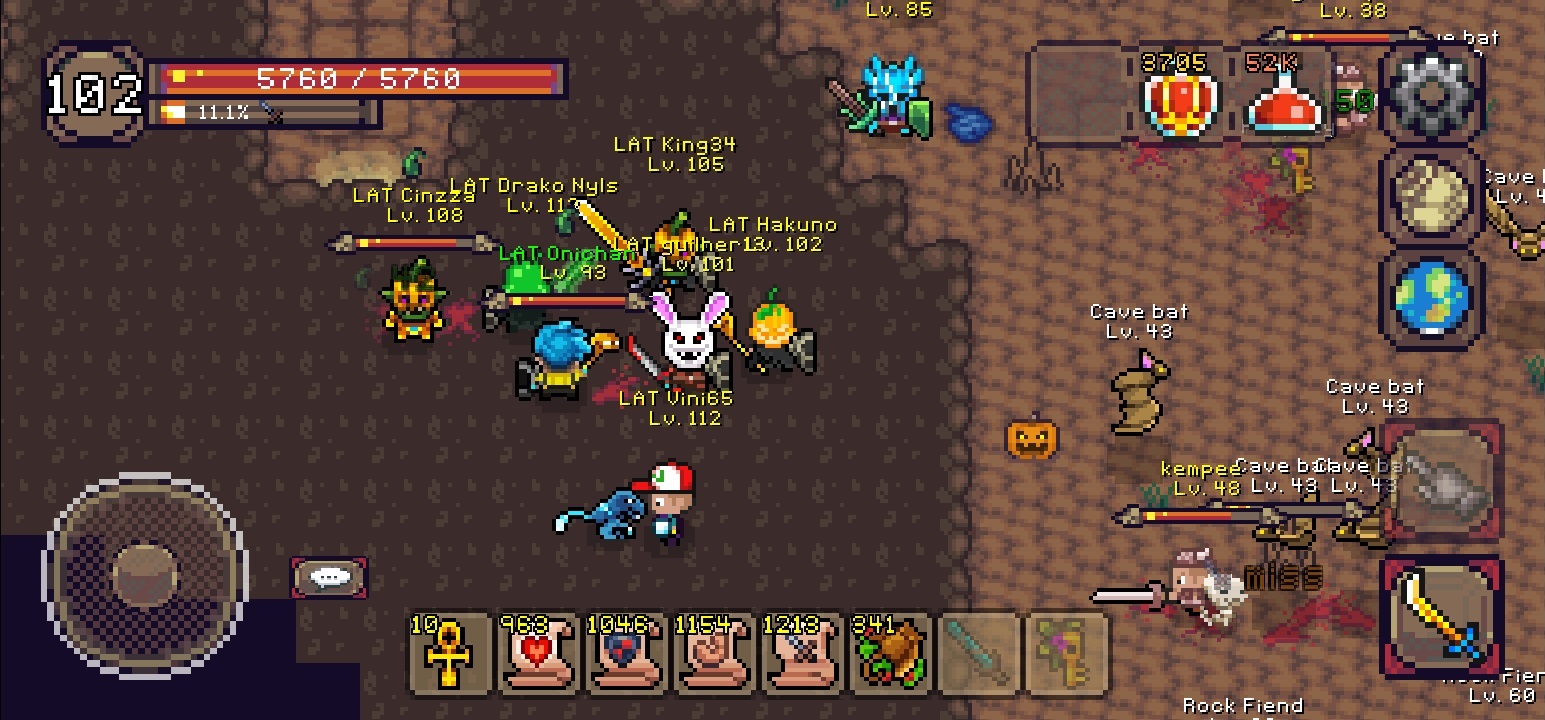1545x720 pixels.
Task: Open the tan pouch inventory button
Action: [x=1431, y=198]
